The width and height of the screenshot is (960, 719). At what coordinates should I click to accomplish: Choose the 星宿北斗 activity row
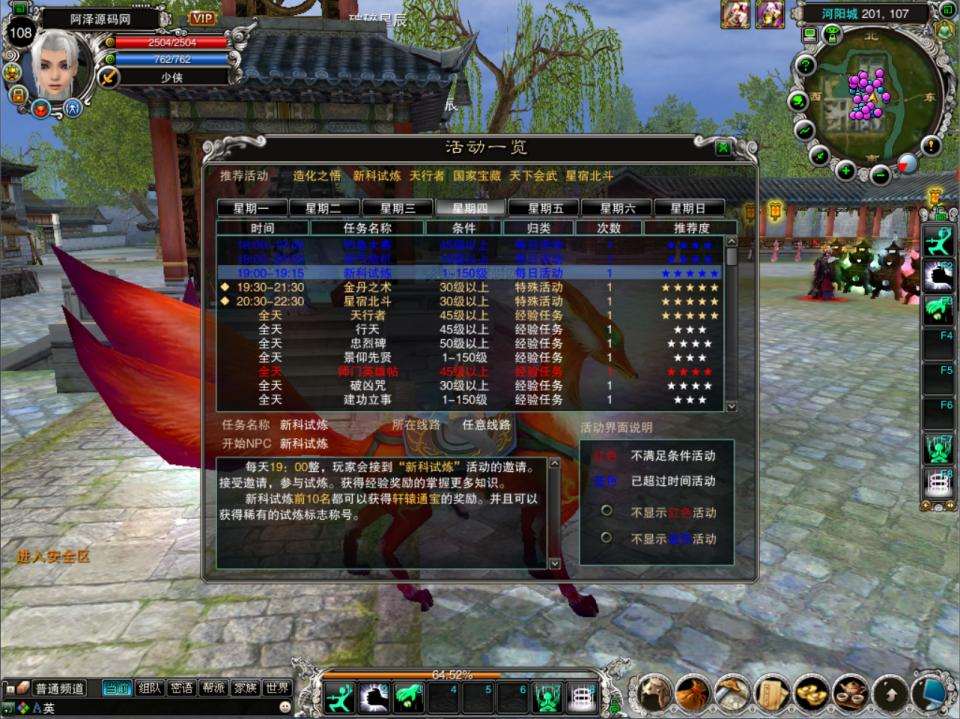(x=363, y=301)
